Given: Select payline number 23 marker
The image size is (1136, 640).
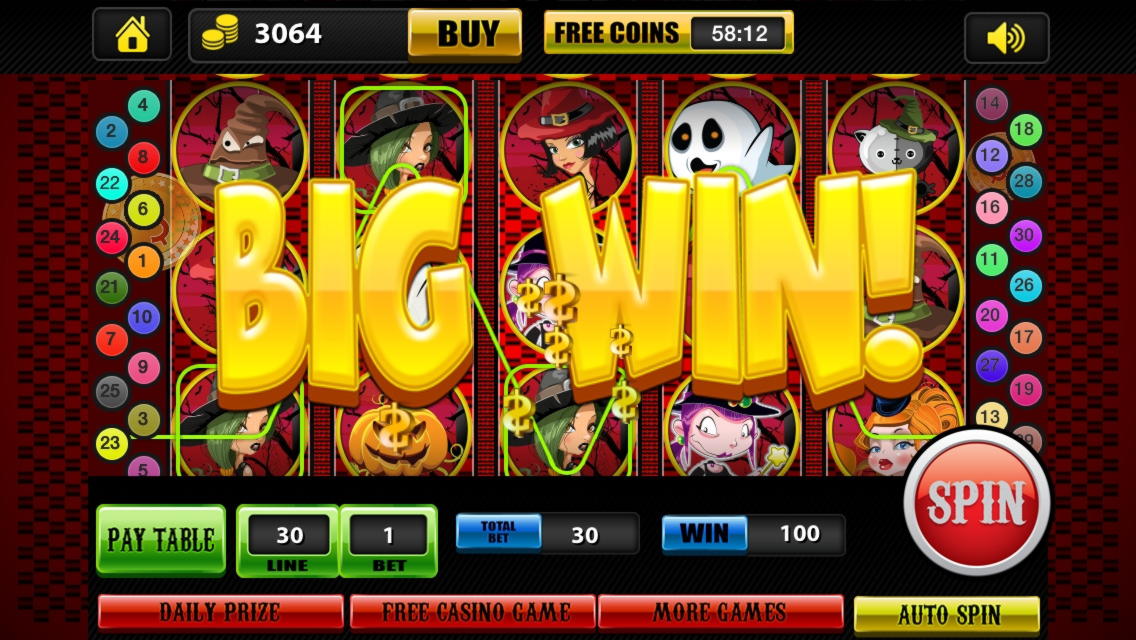Looking at the screenshot, I should [x=111, y=442].
